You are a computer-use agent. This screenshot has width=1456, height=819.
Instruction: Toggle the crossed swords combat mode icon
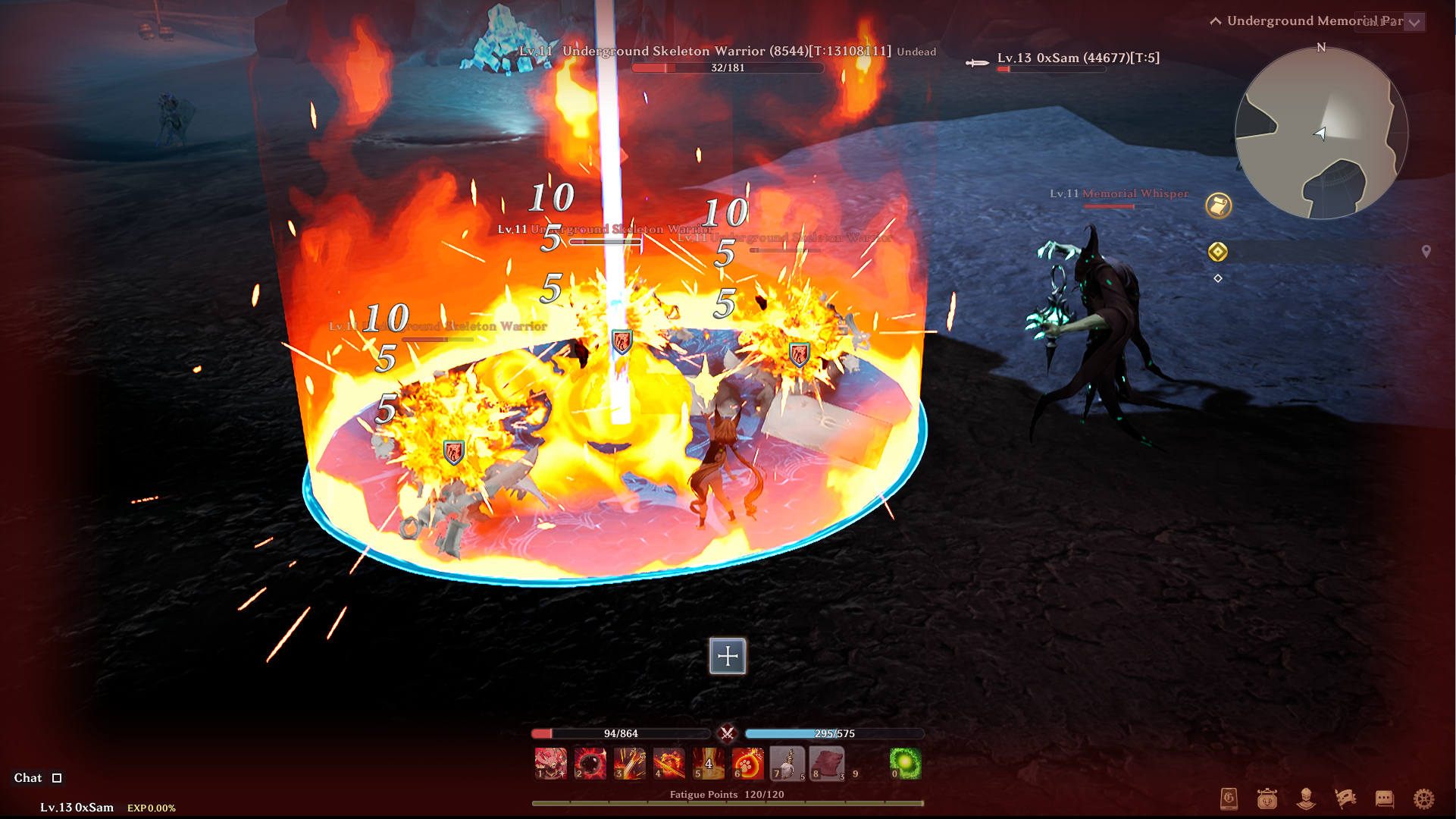(x=727, y=733)
